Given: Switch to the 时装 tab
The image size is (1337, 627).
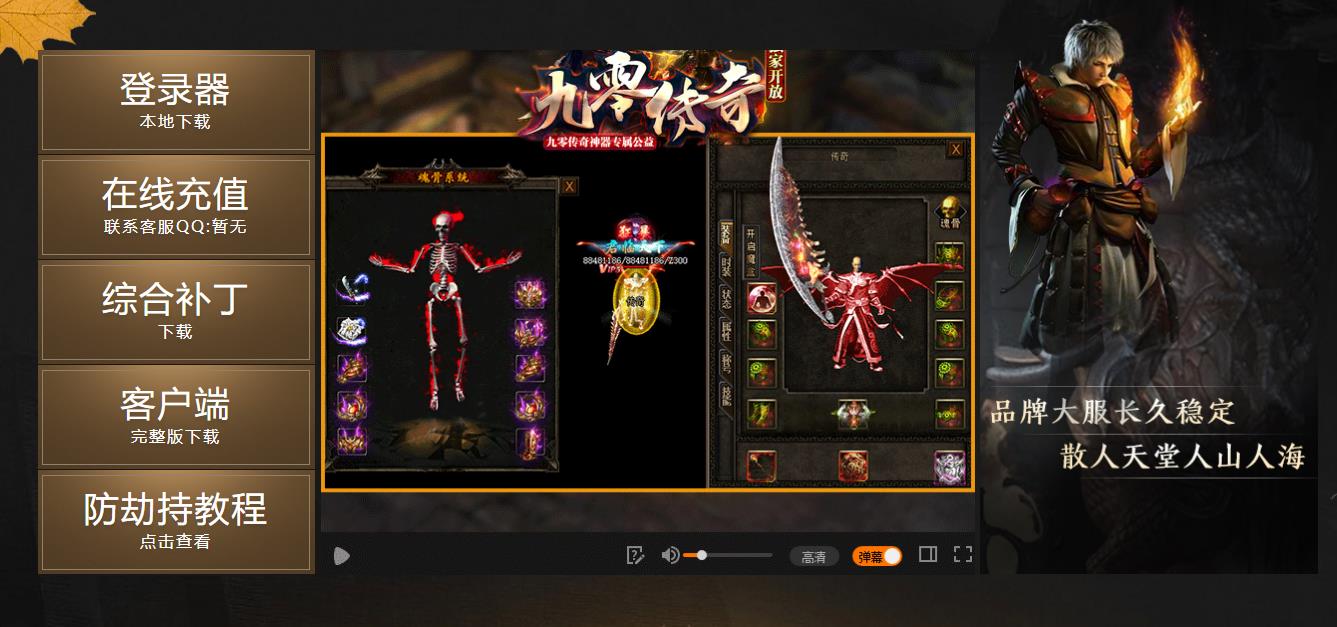Looking at the screenshot, I should click(x=726, y=265).
